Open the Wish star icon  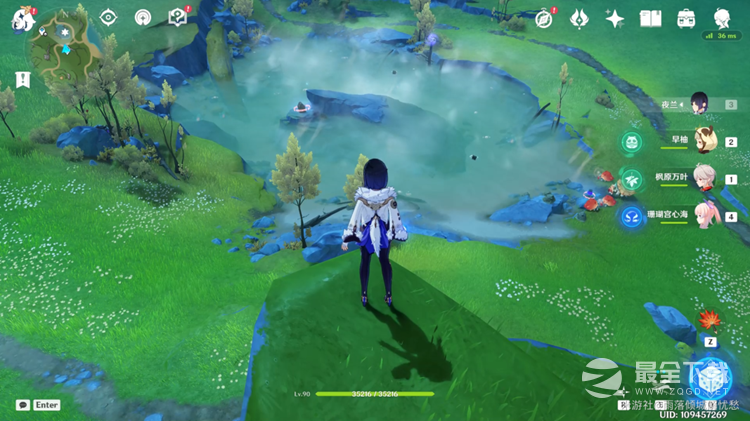coord(615,19)
